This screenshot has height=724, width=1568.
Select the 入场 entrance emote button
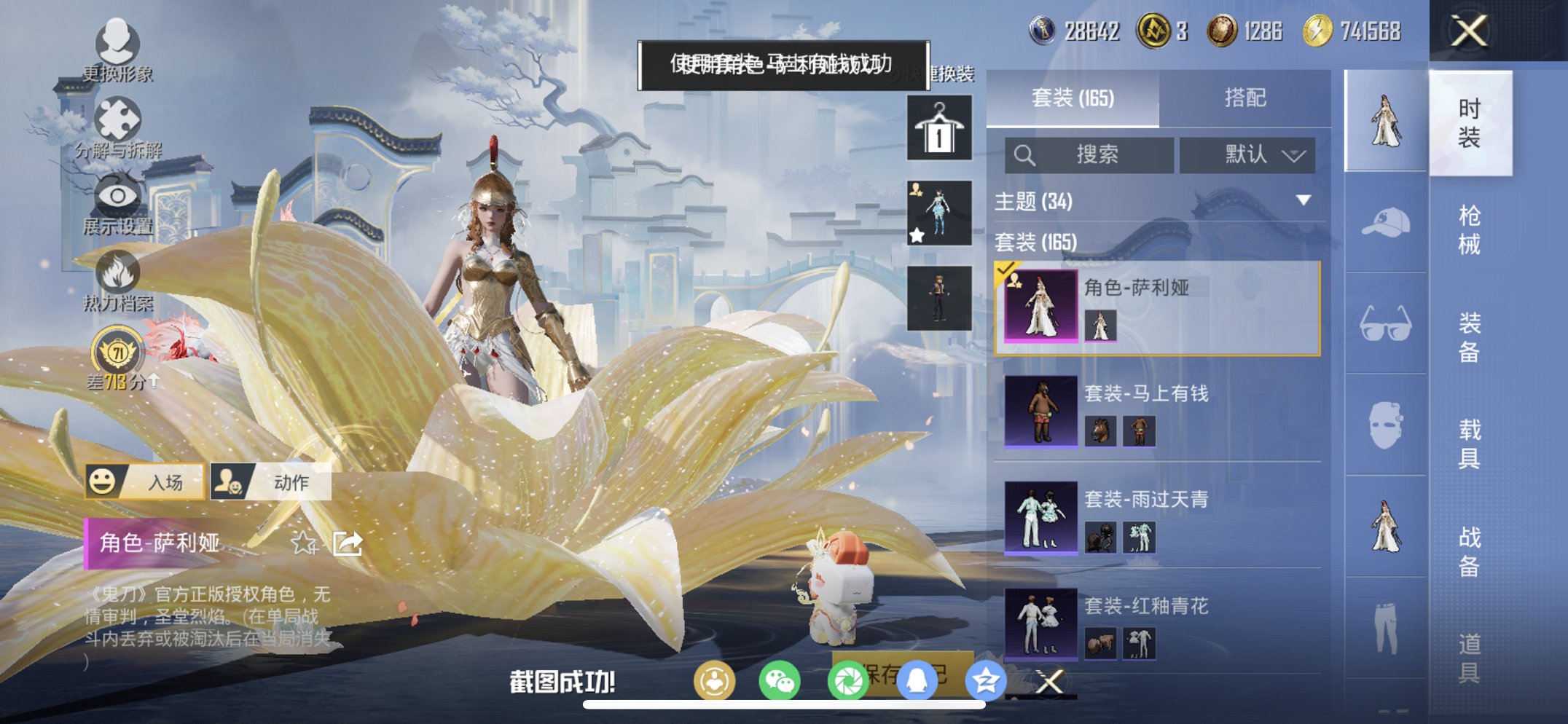(145, 481)
